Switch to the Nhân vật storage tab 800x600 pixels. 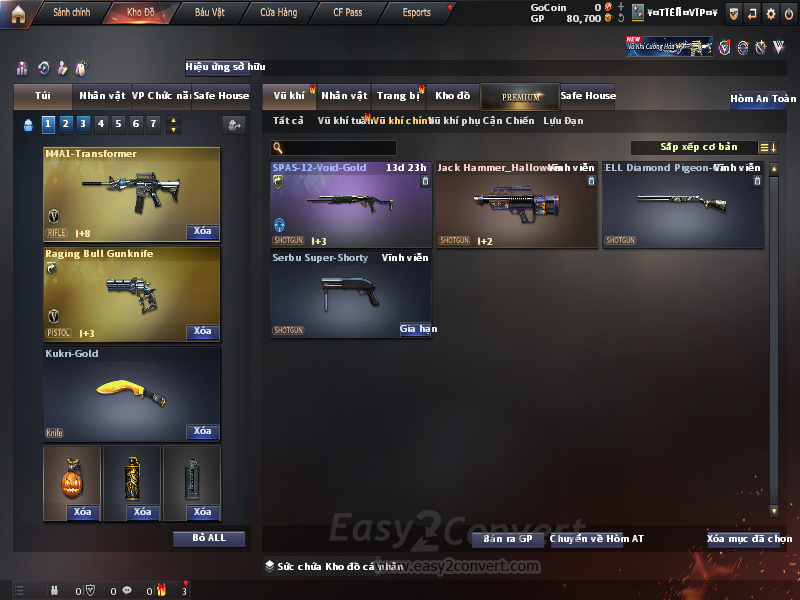[x=344, y=96]
